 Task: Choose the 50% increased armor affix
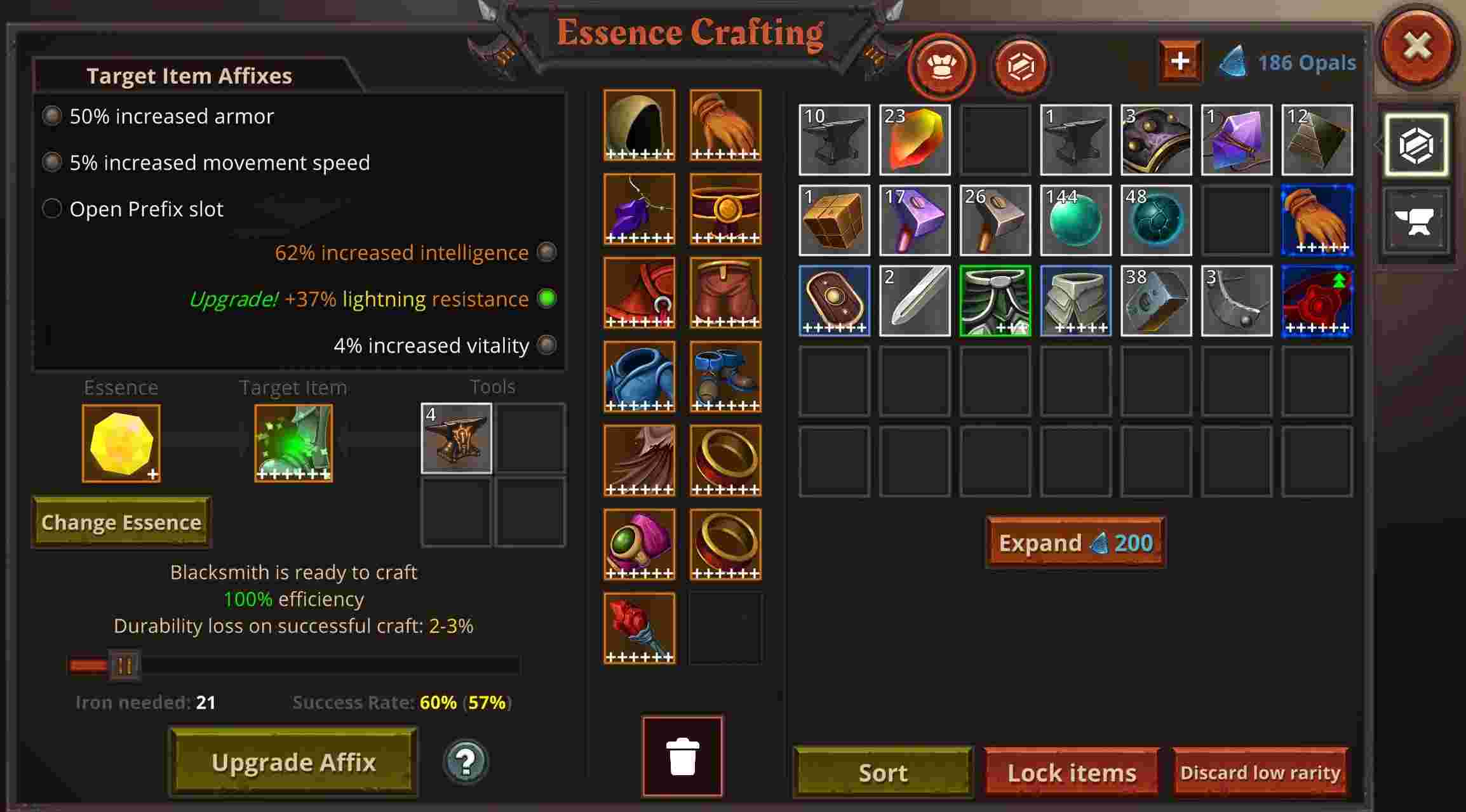52,116
